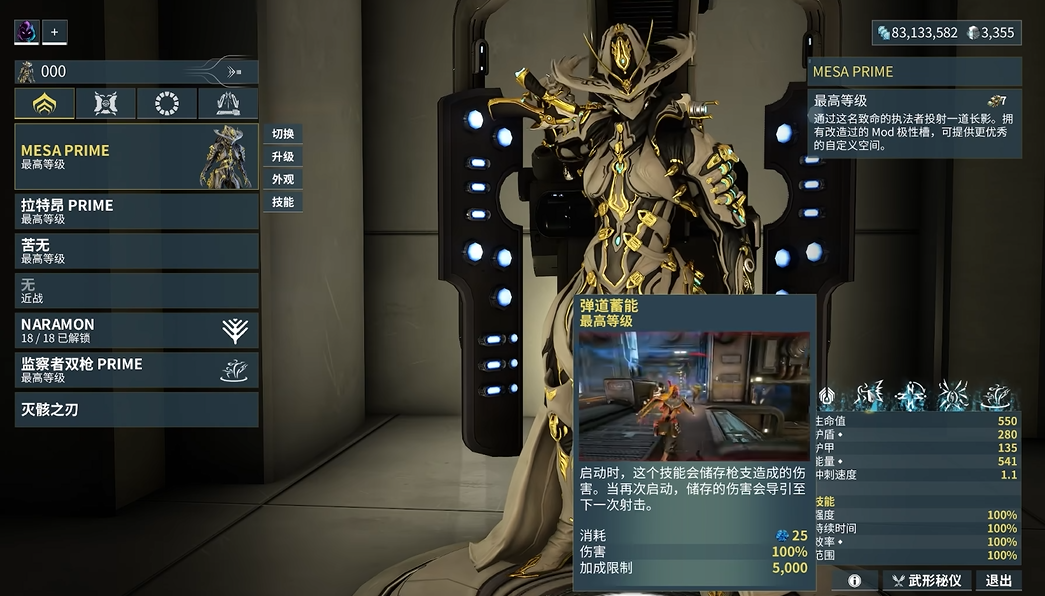The width and height of the screenshot is (1045, 596).
Task: Select the purple hooded loadout icon
Action: (26, 32)
